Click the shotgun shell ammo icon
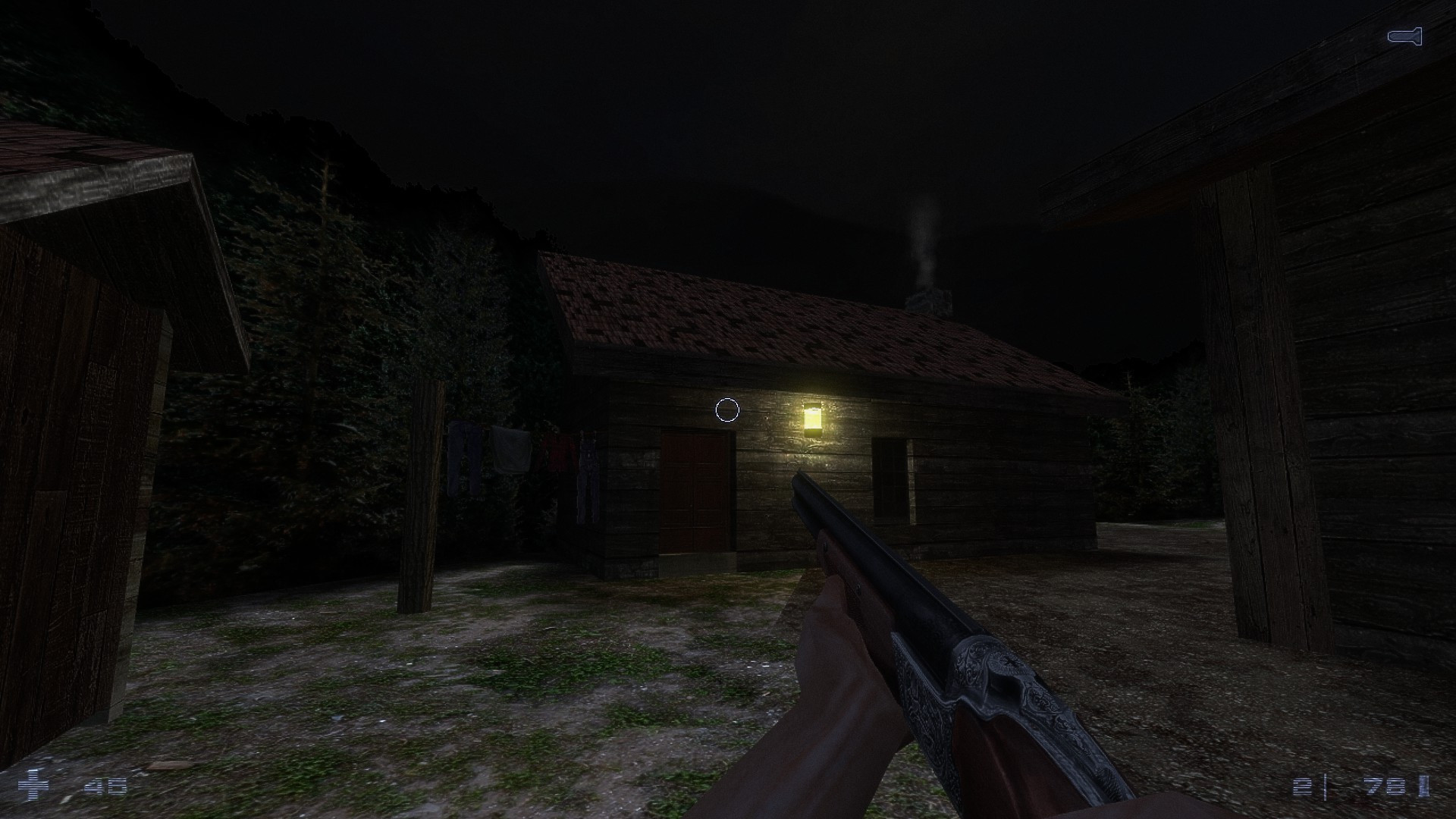 pos(1423,785)
